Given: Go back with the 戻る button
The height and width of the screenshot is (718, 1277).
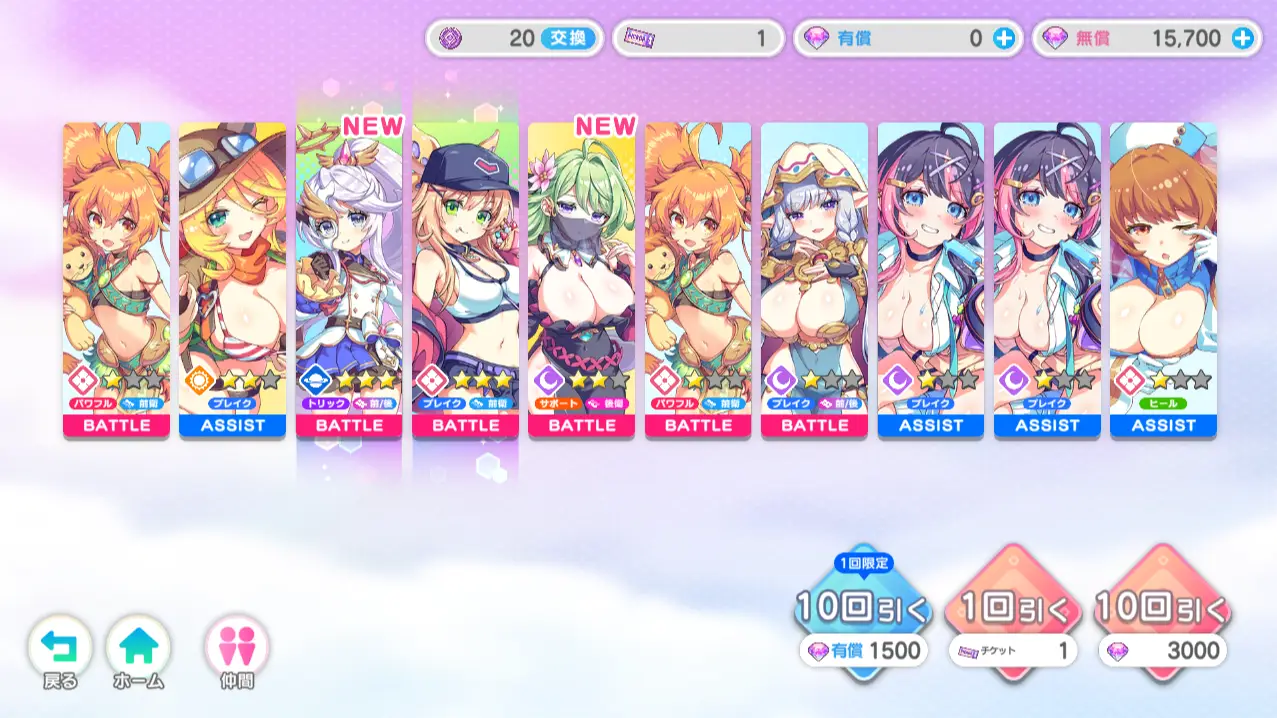Looking at the screenshot, I should point(59,650).
